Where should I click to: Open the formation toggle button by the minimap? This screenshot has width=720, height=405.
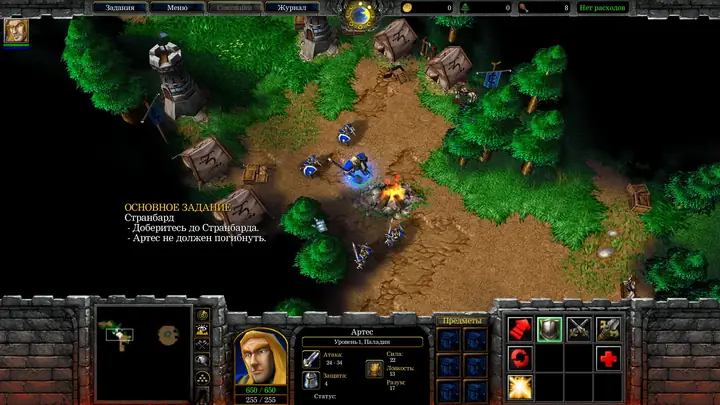click(203, 378)
